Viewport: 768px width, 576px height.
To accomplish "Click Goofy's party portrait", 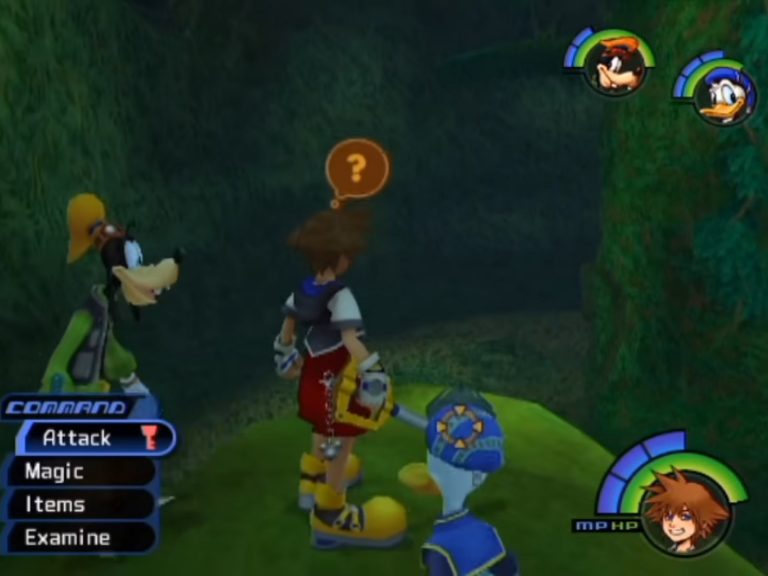I will pyautogui.click(x=613, y=66).
